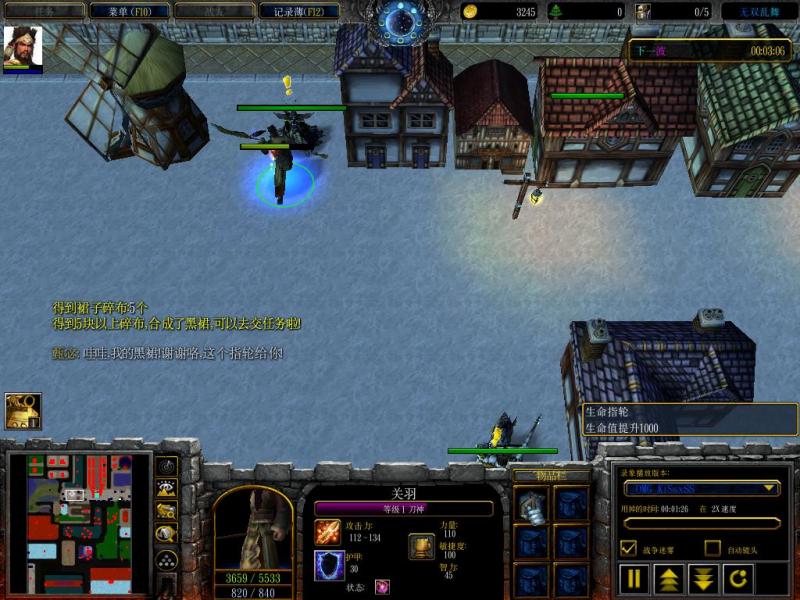Toggle minimap ally color mode button

click(167, 511)
